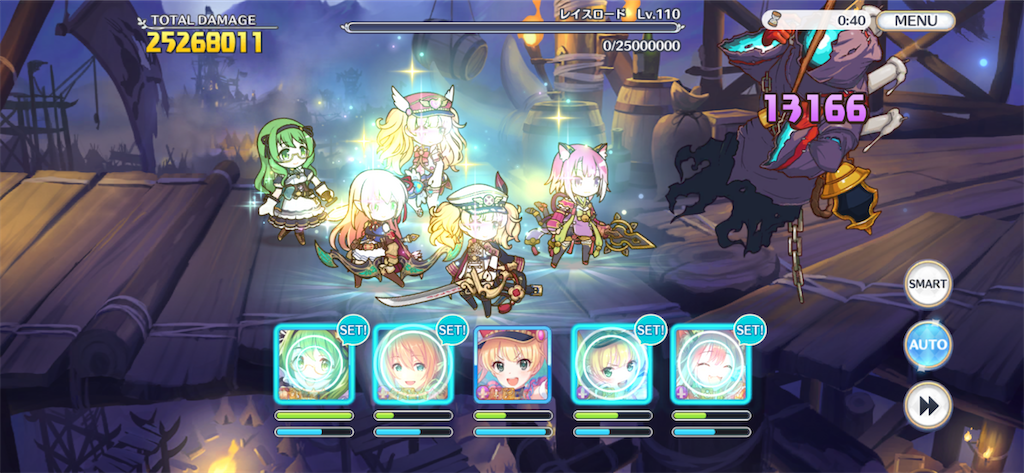The height and width of the screenshot is (473, 1024).
Task: Open the MENU button
Action: click(915, 20)
